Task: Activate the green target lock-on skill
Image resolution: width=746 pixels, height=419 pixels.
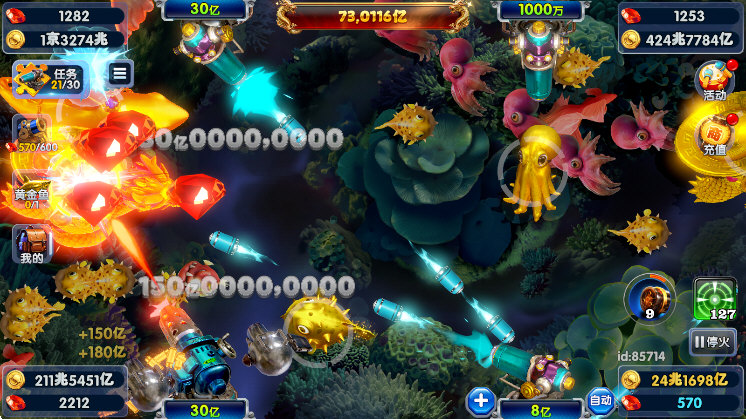Action: click(714, 299)
